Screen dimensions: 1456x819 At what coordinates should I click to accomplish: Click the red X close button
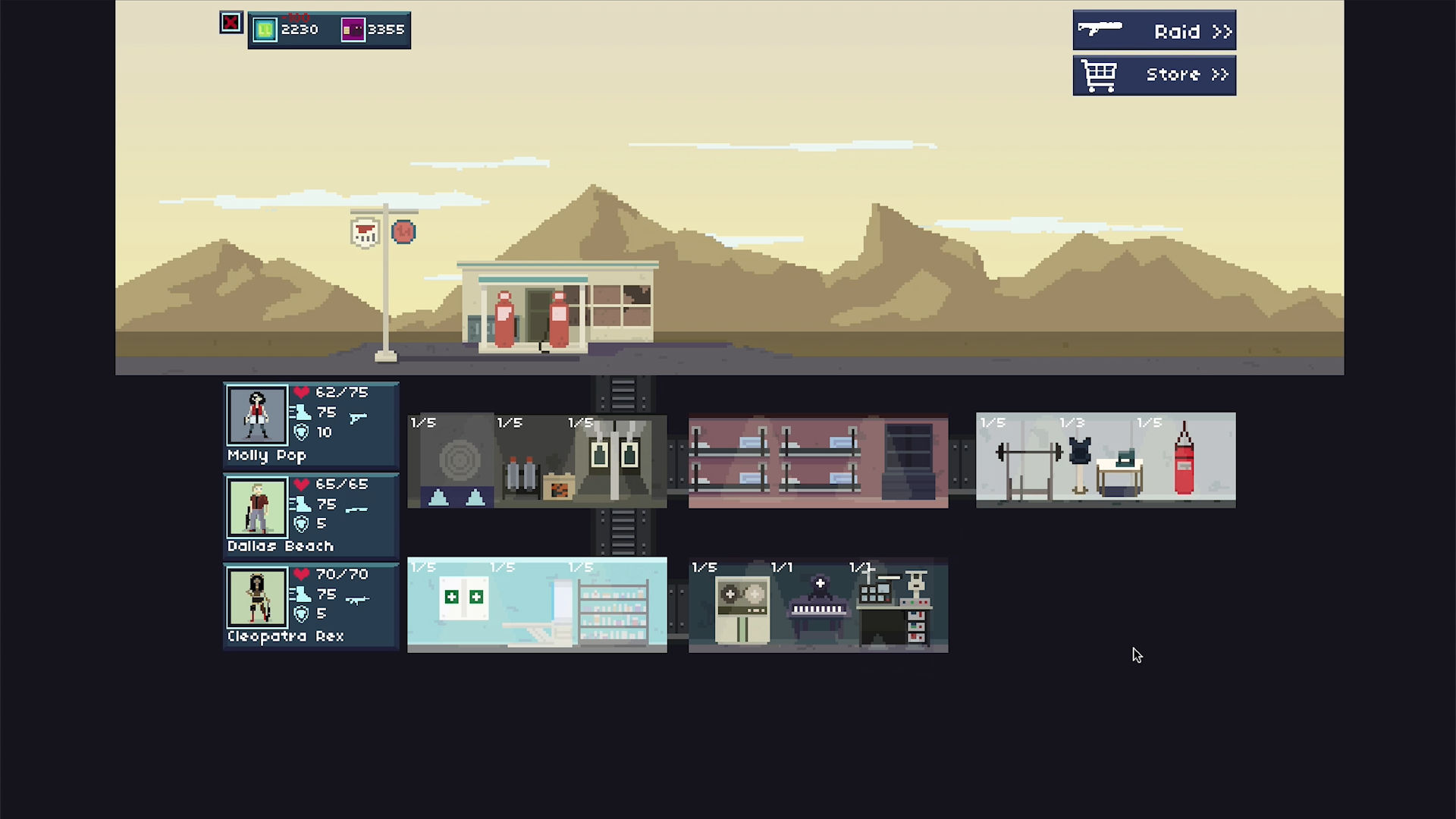click(x=231, y=22)
